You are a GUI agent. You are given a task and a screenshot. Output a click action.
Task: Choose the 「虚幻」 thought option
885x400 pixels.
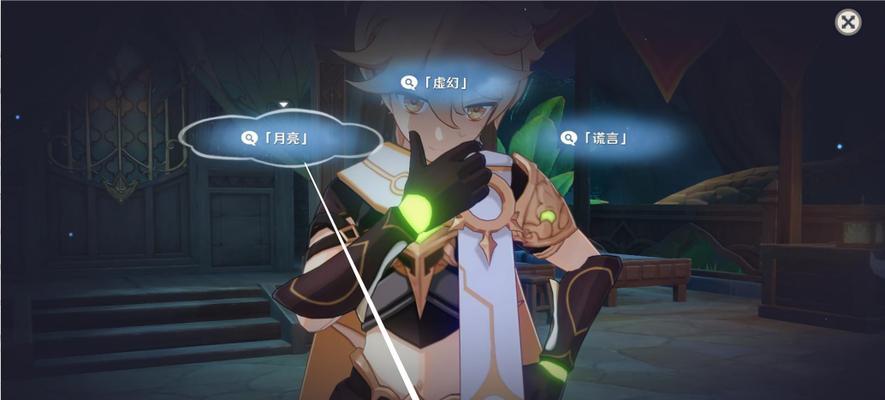click(x=436, y=83)
